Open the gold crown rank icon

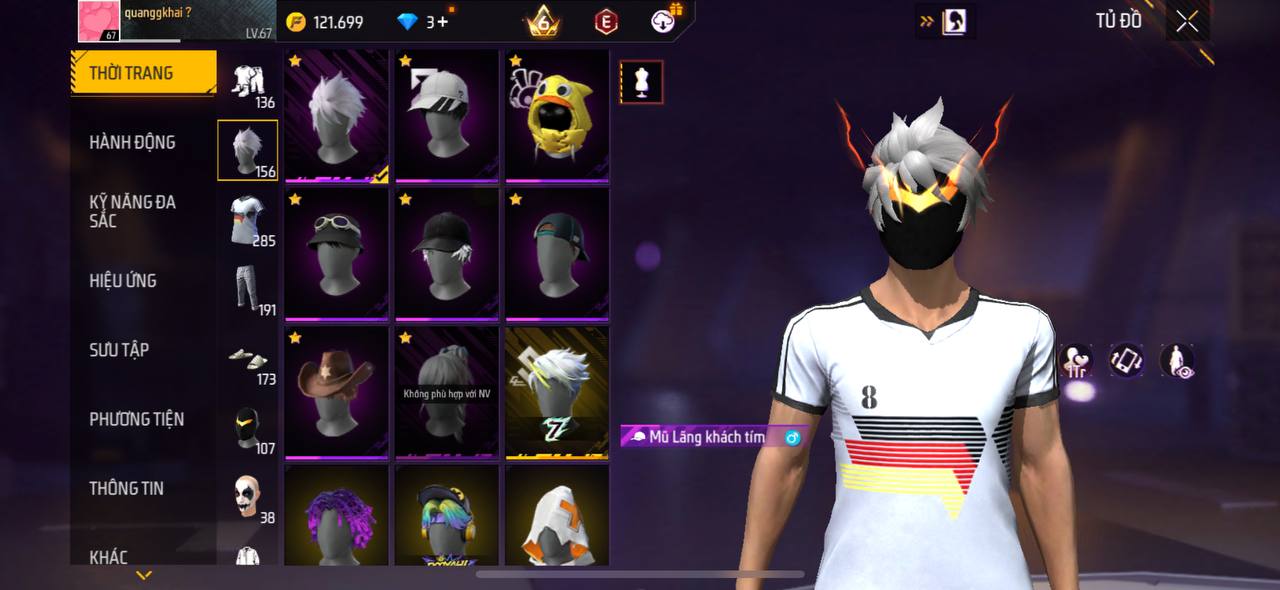click(543, 21)
